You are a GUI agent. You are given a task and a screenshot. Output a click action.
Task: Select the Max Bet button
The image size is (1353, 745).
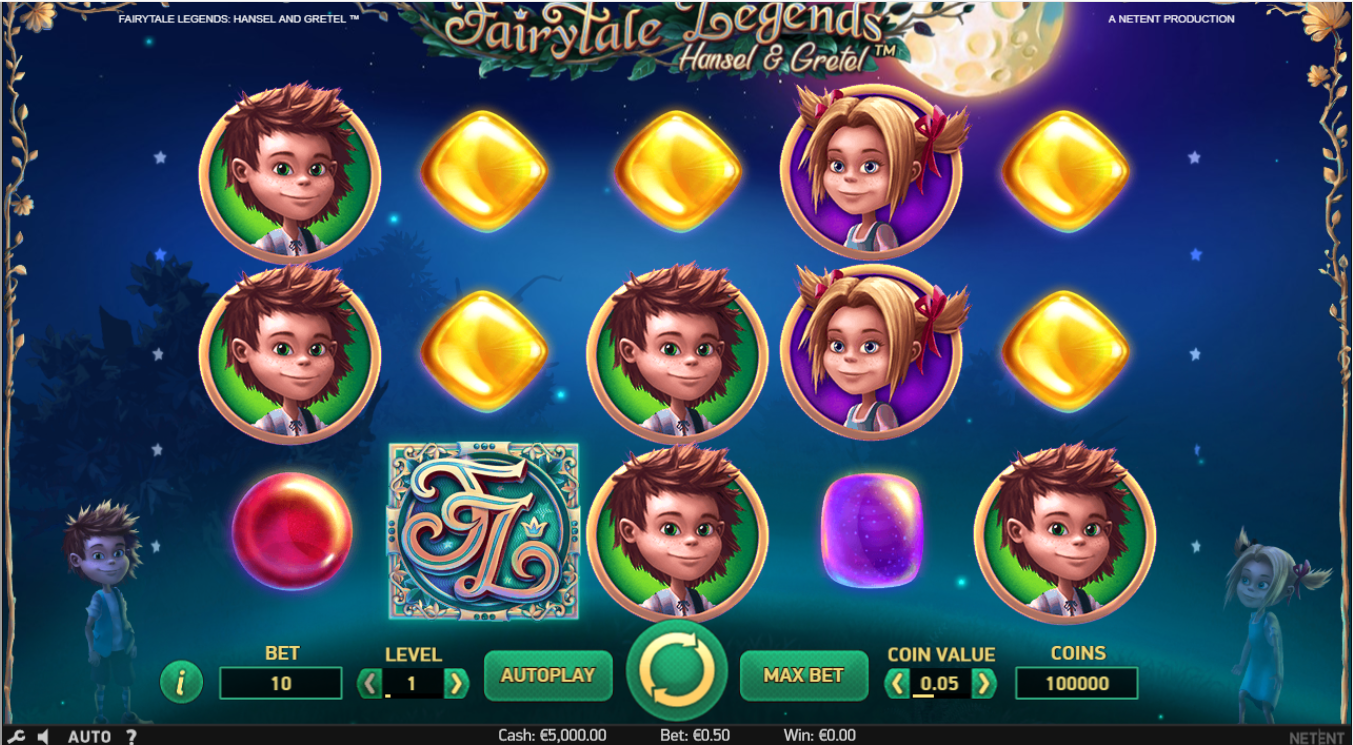click(803, 676)
